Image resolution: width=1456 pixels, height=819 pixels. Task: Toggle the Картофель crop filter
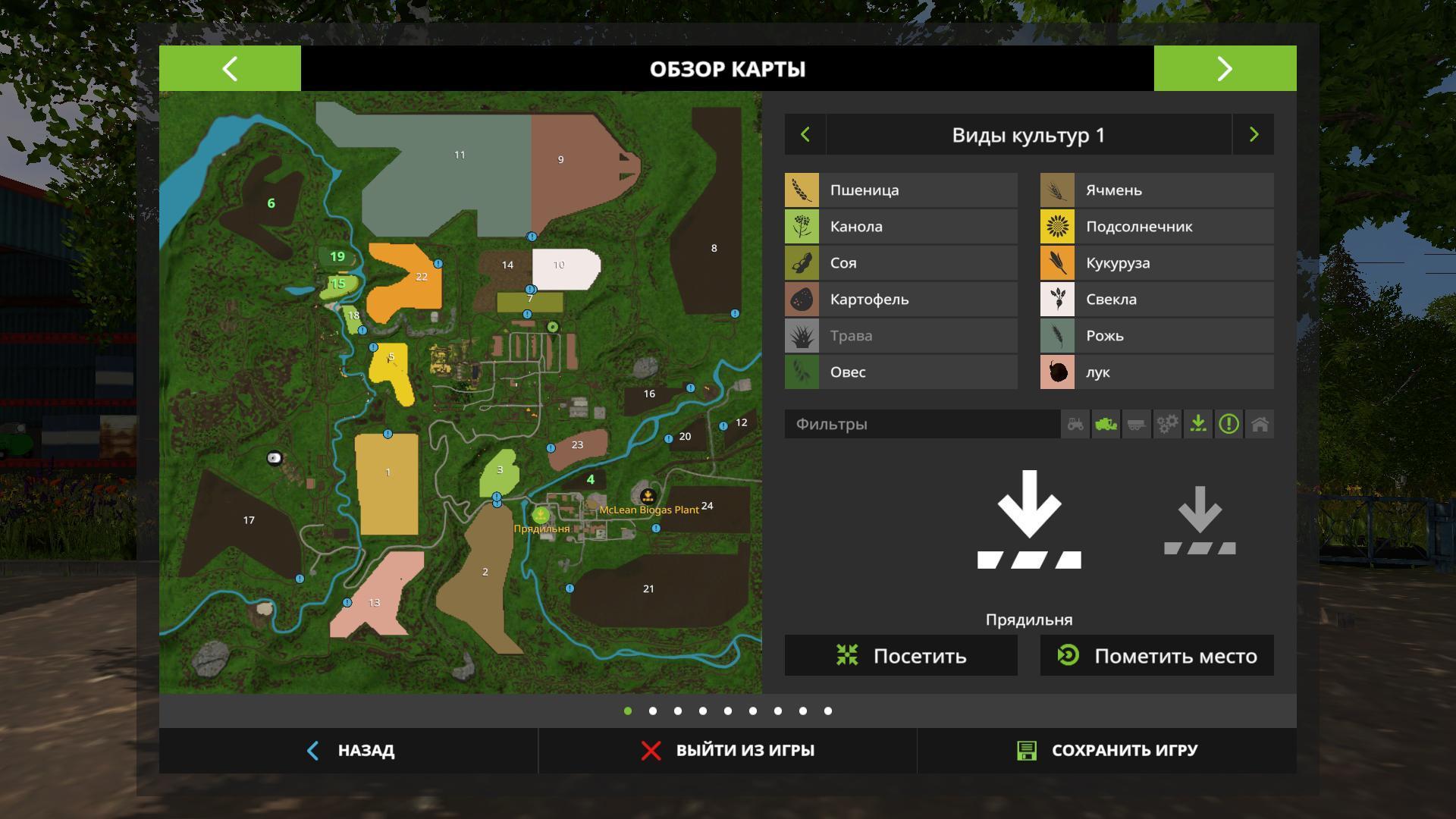tap(901, 300)
